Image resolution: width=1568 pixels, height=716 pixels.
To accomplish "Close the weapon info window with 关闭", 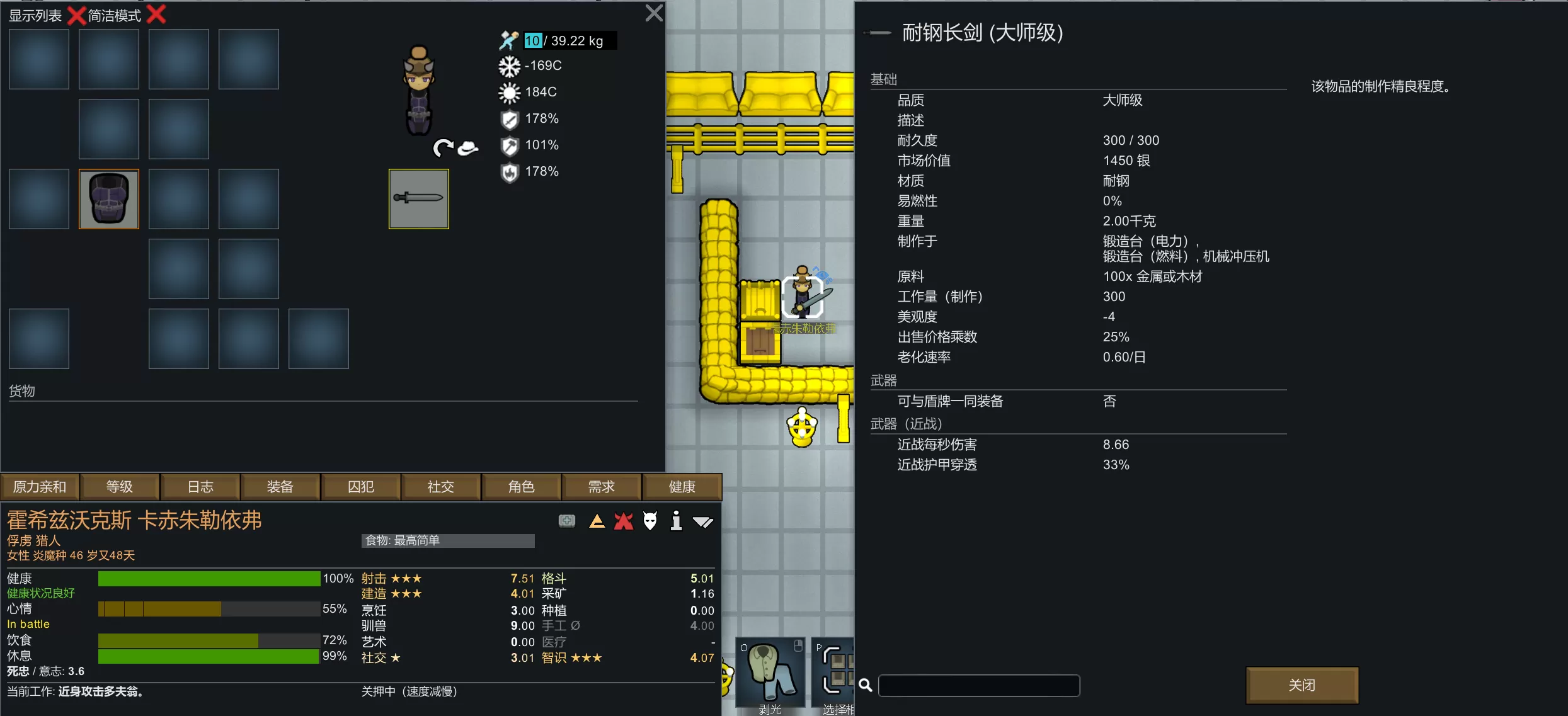I will [1302, 685].
